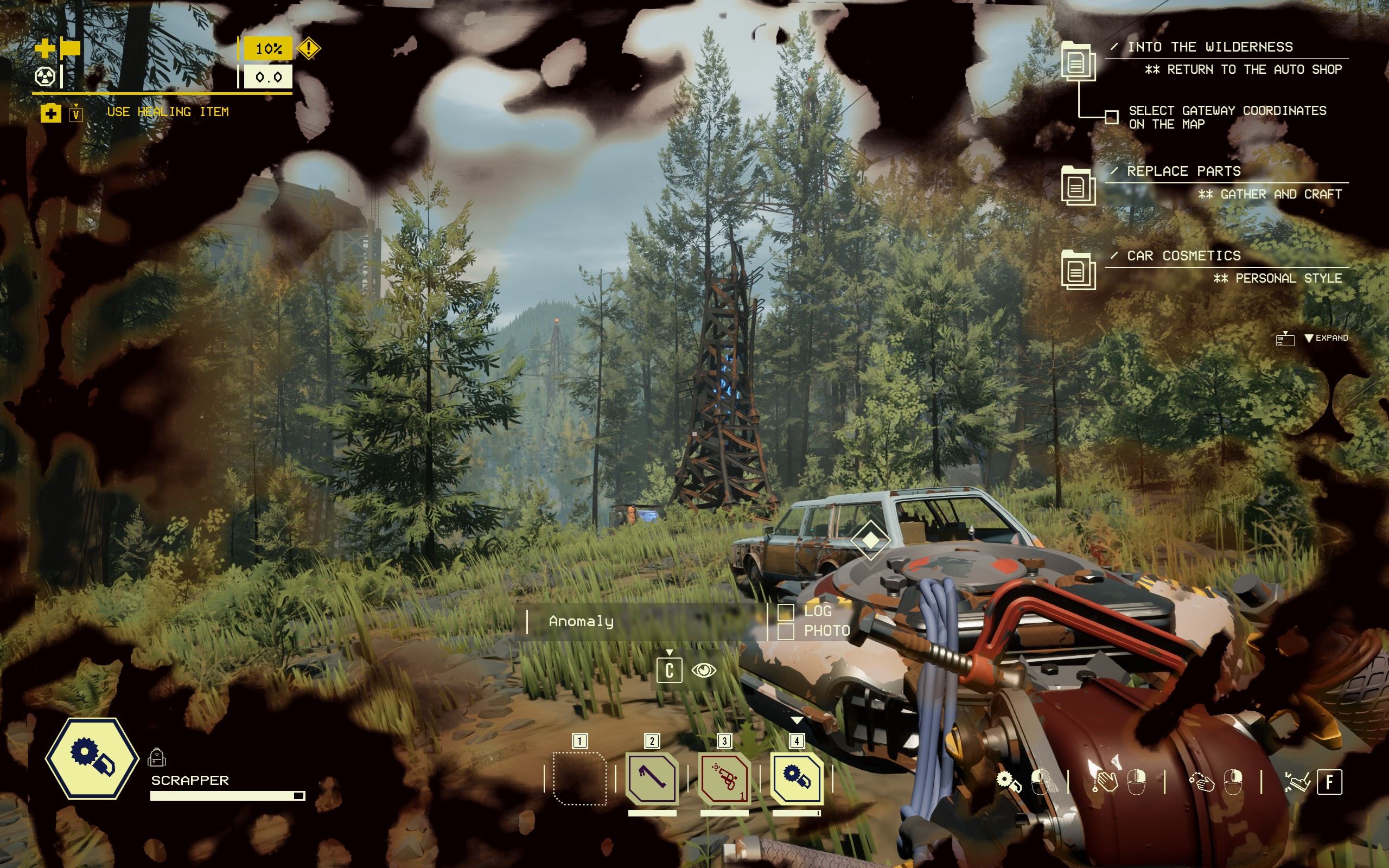Check the LOG checkbox for the Anomaly
Viewport: 1389px width, 868px height.
coord(786,612)
